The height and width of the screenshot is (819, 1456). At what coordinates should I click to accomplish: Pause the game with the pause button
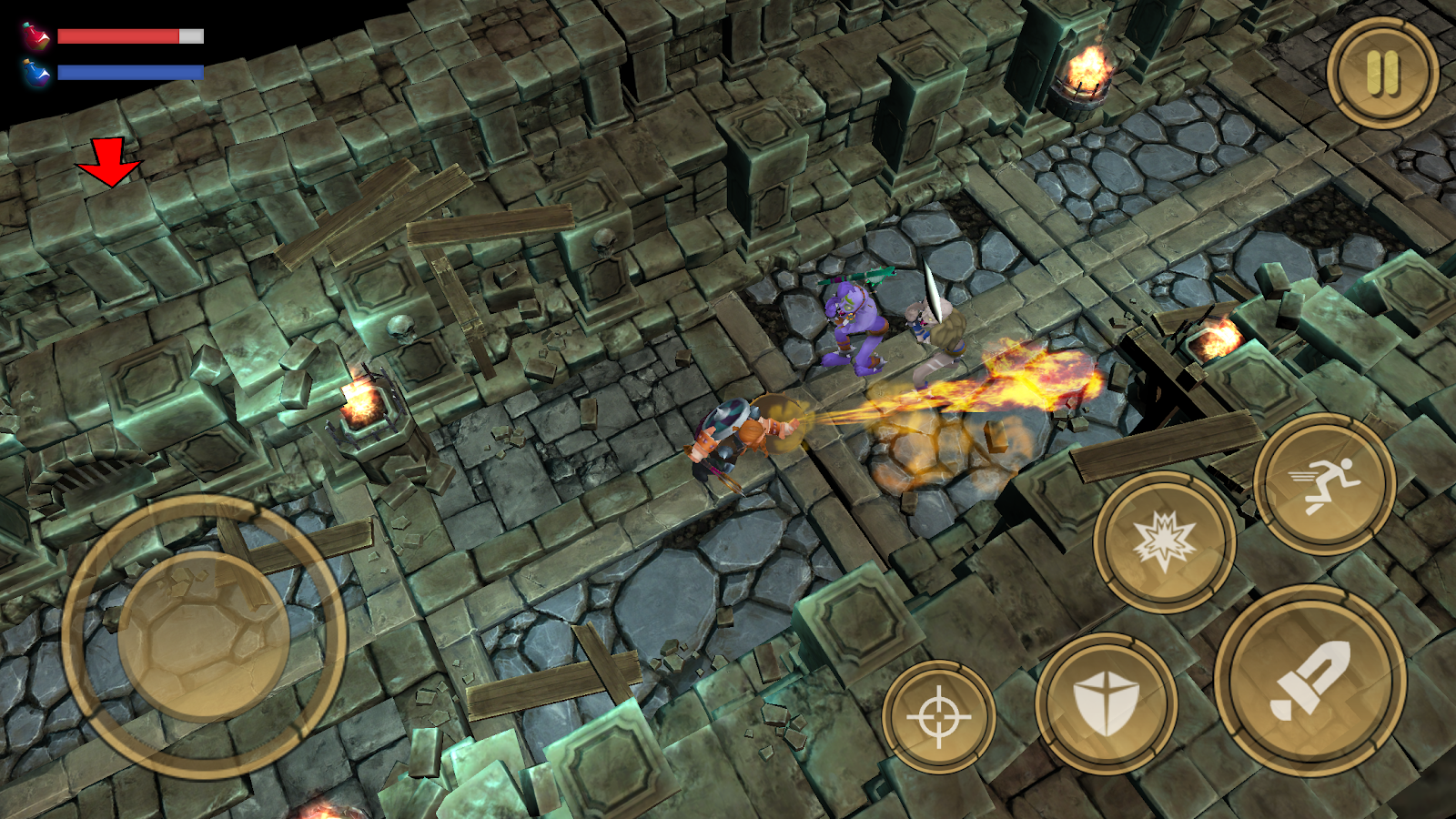[x=1382, y=72]
